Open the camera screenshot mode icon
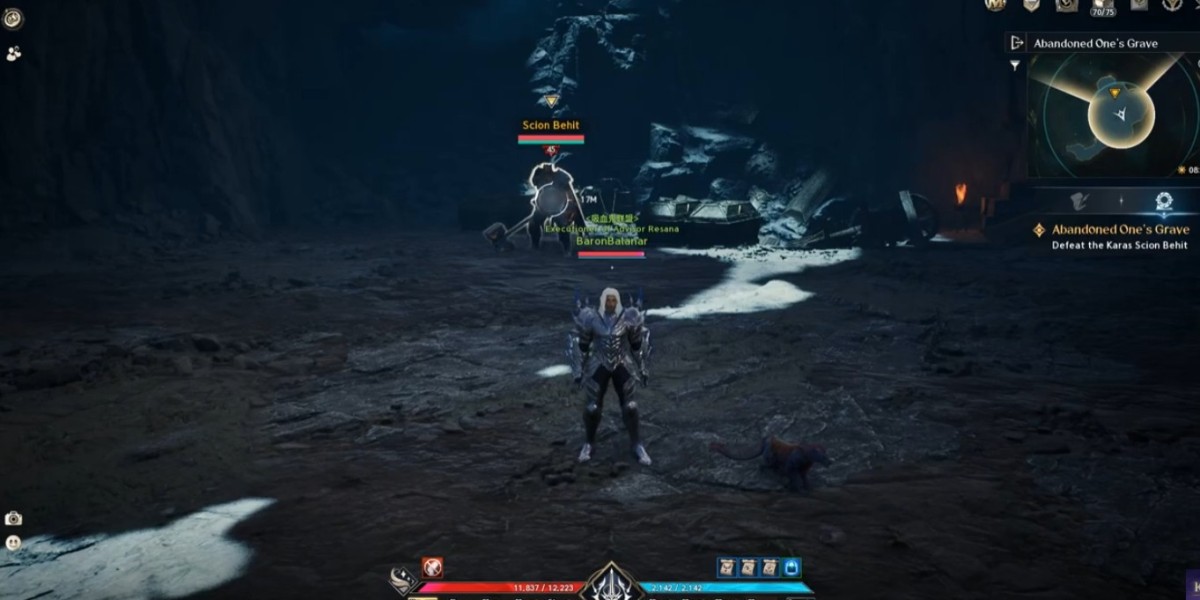Image resolution: width=1200 pixels, height=600 pixels. point(13,518)
